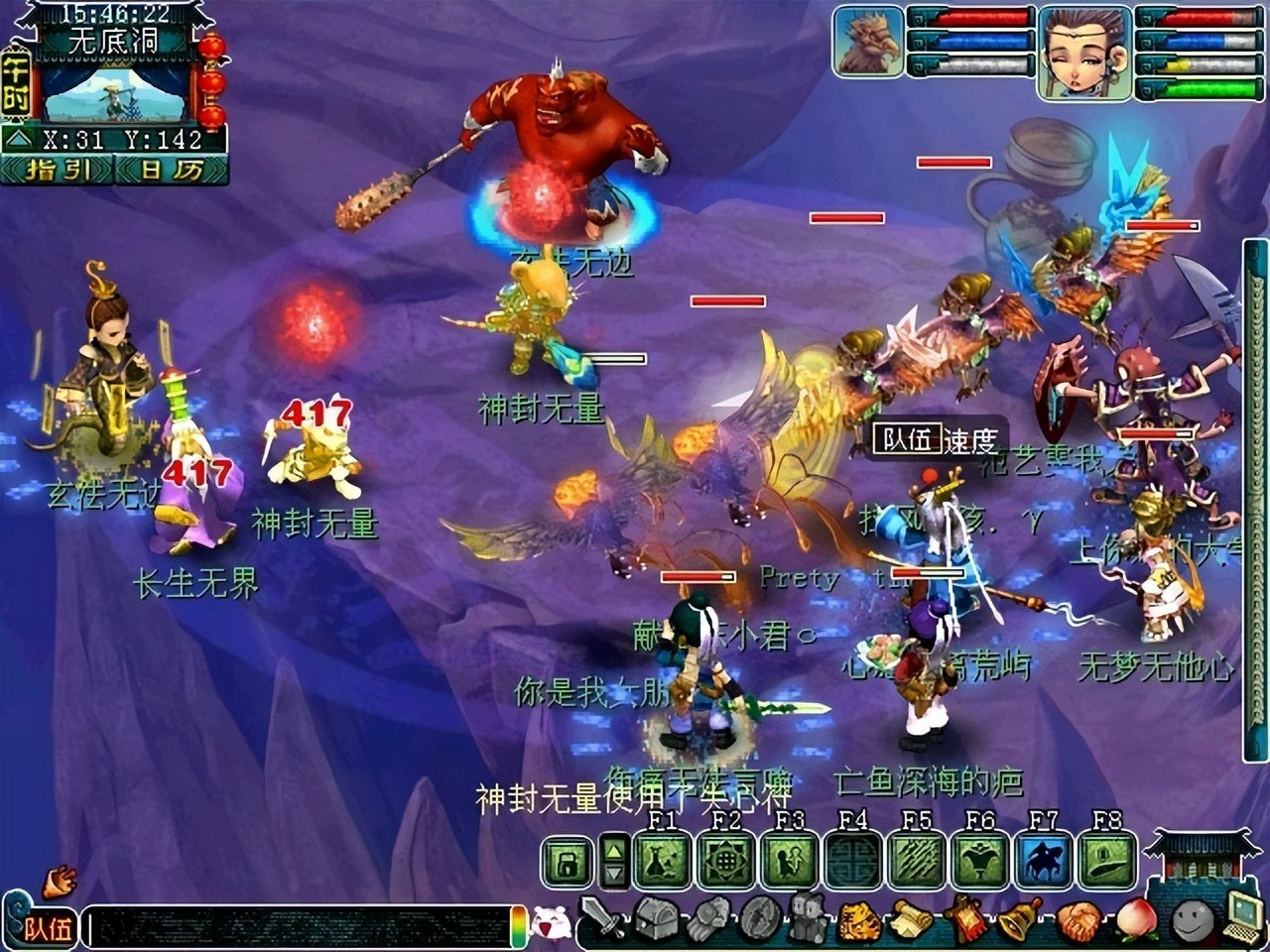Activate the F1 potion flask skill
This screenshot has width=1270, height=952.
pyautogui.click(x=661, y=861)
